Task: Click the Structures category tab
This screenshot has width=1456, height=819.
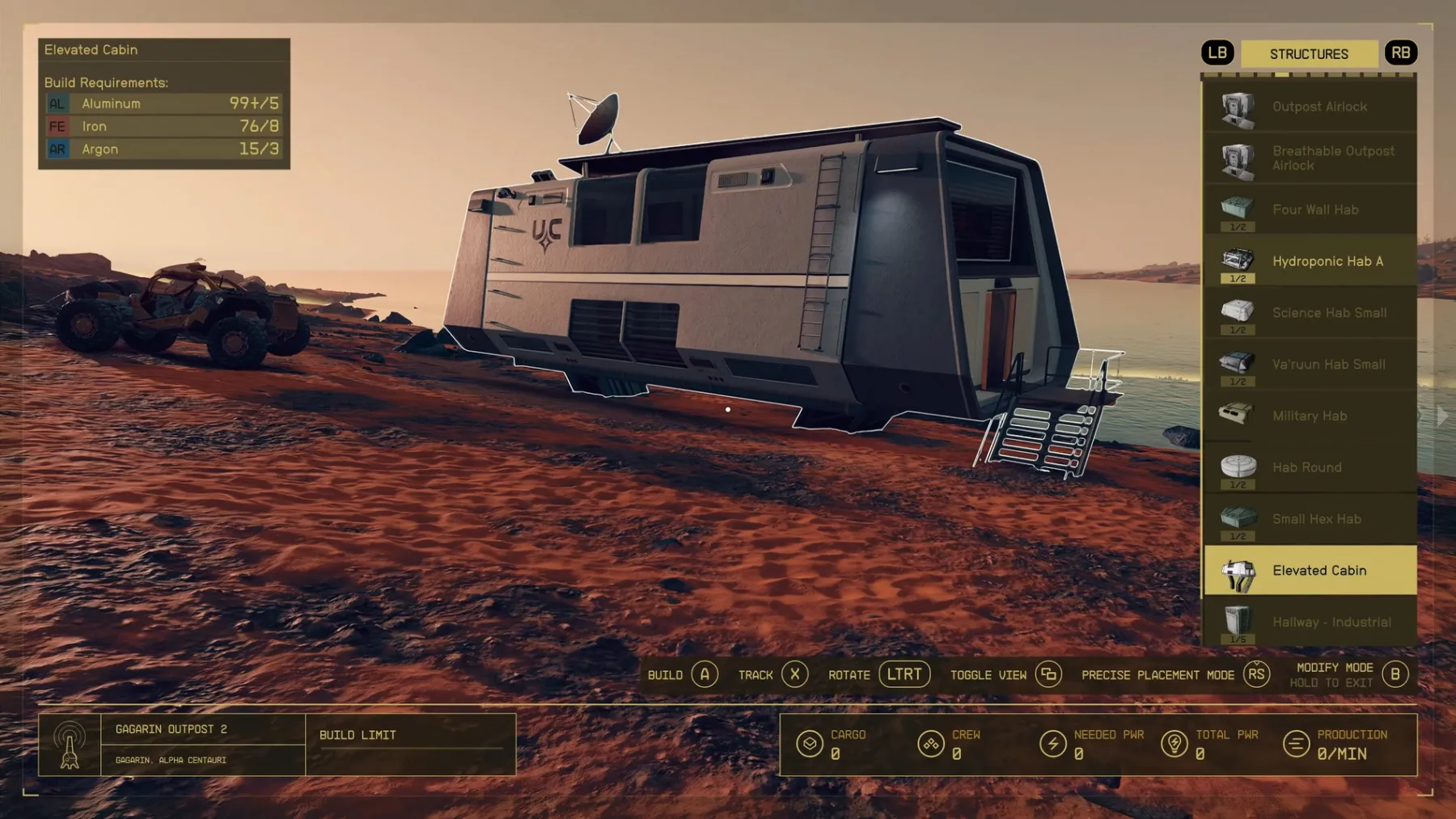Action: click(1309, 54)
